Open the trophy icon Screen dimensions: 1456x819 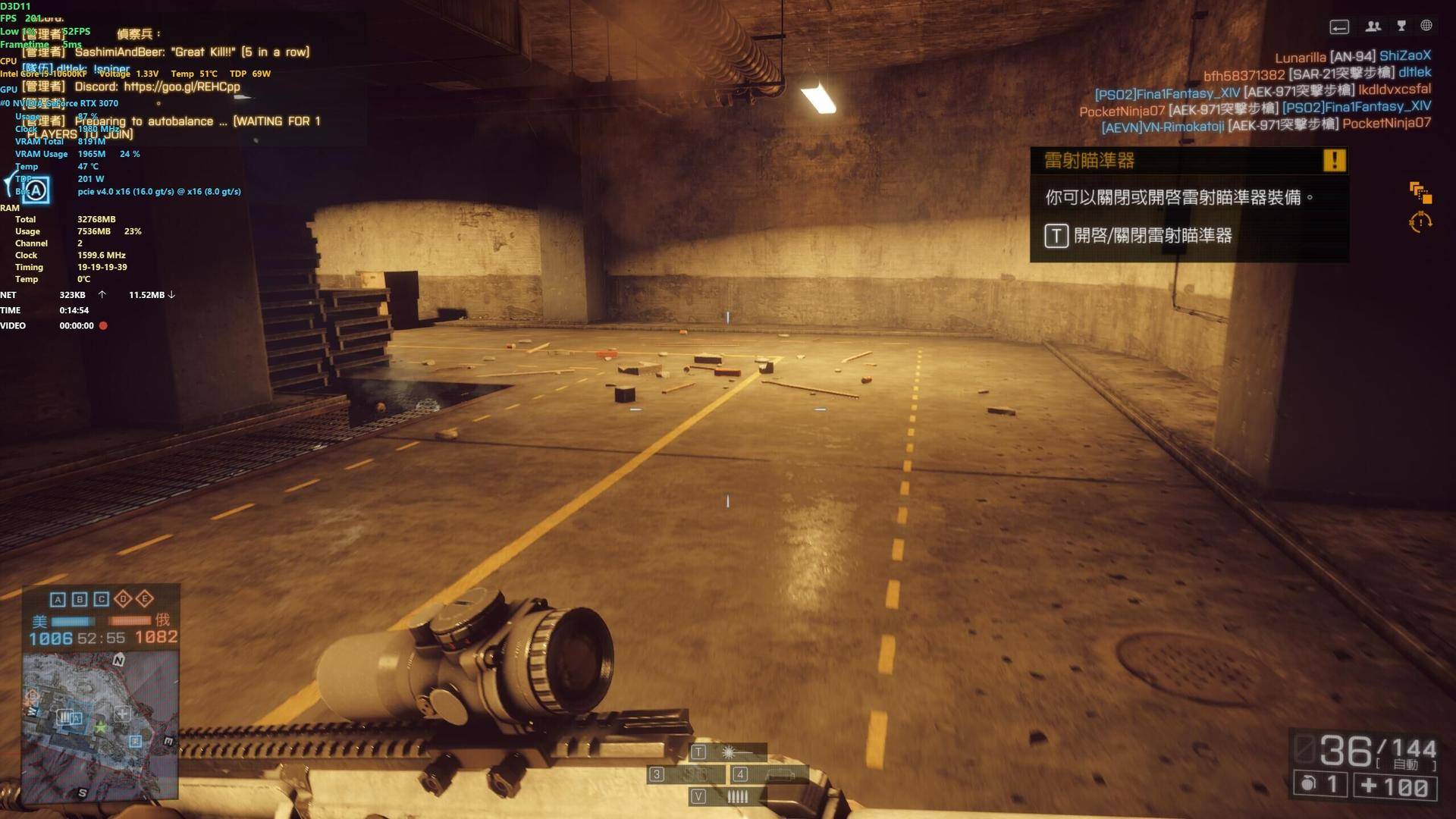point(1401,27)
